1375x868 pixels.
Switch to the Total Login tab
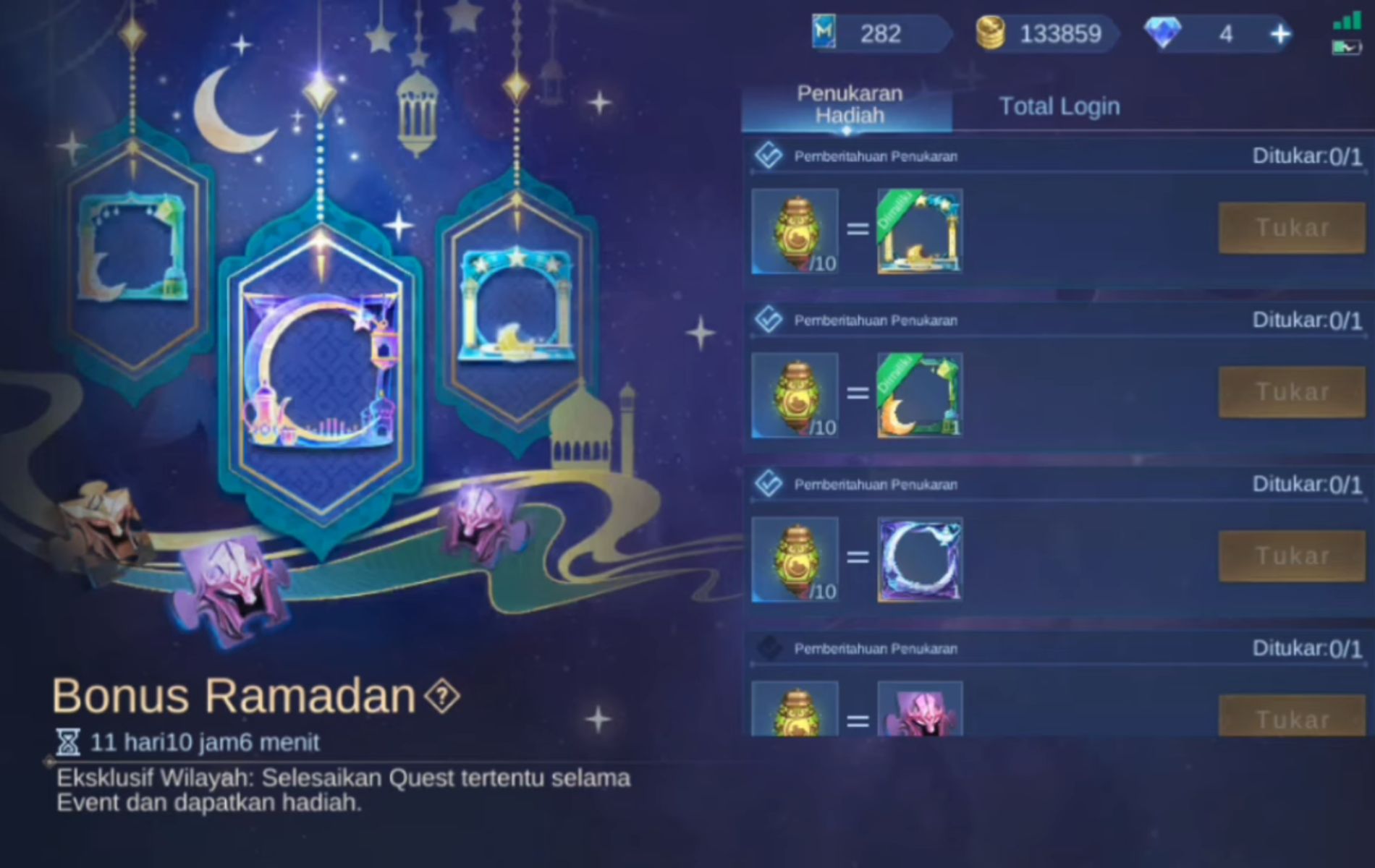click(x=1059, y=106)
